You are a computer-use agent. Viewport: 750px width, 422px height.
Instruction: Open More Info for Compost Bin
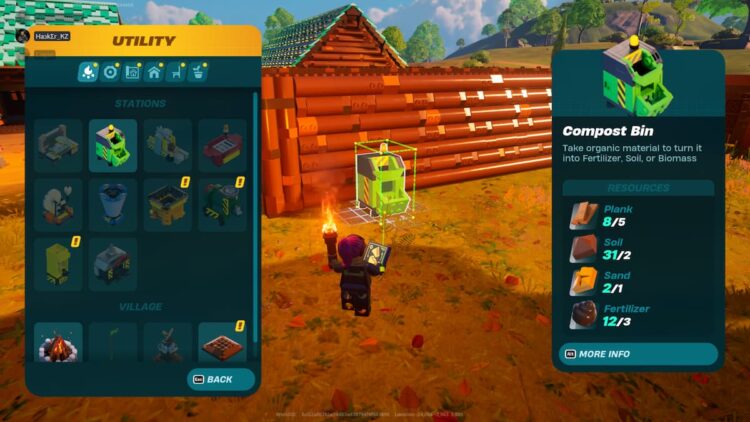coord(637,354)
